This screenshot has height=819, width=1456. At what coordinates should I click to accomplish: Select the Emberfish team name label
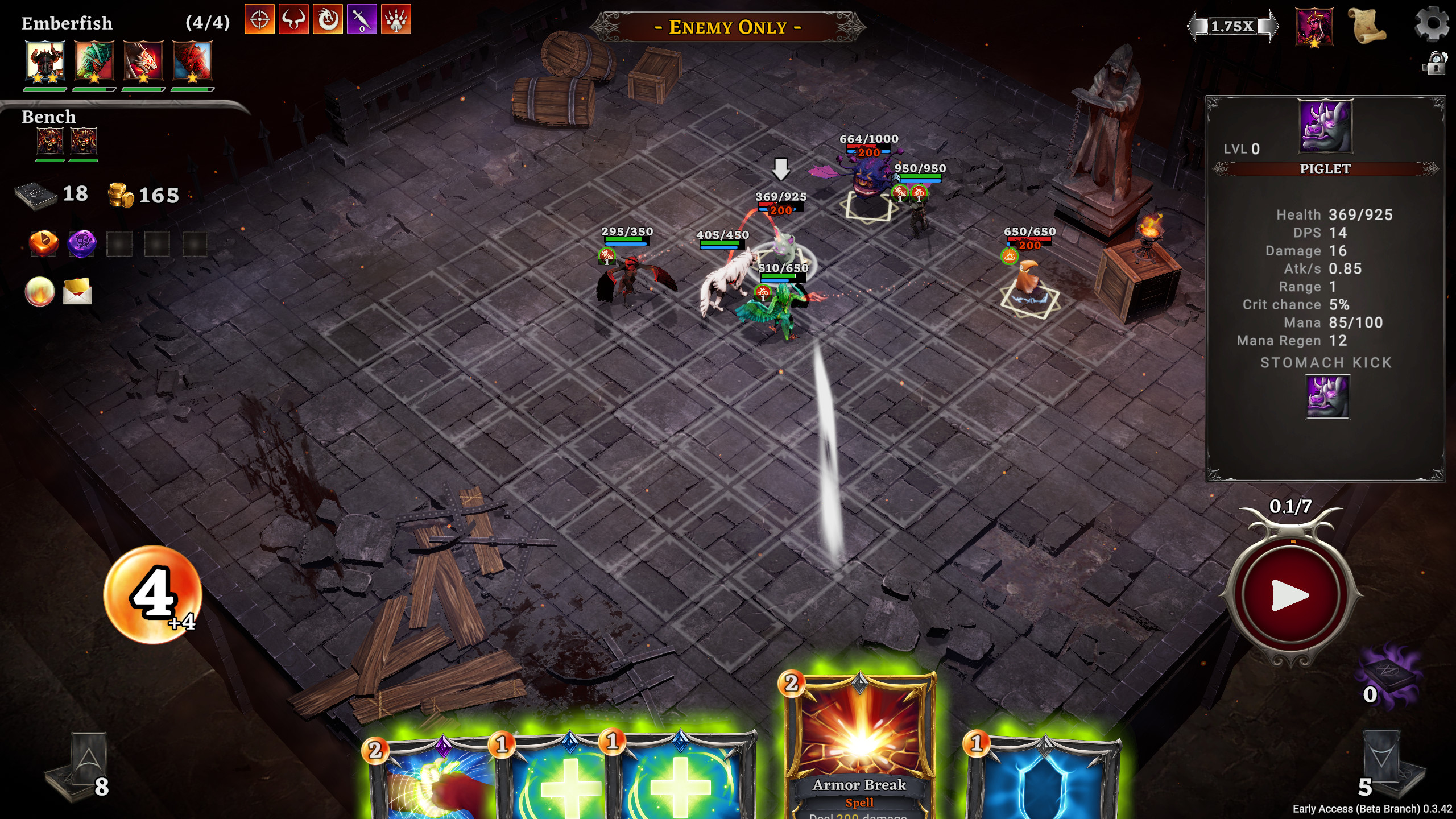[65, 23]
